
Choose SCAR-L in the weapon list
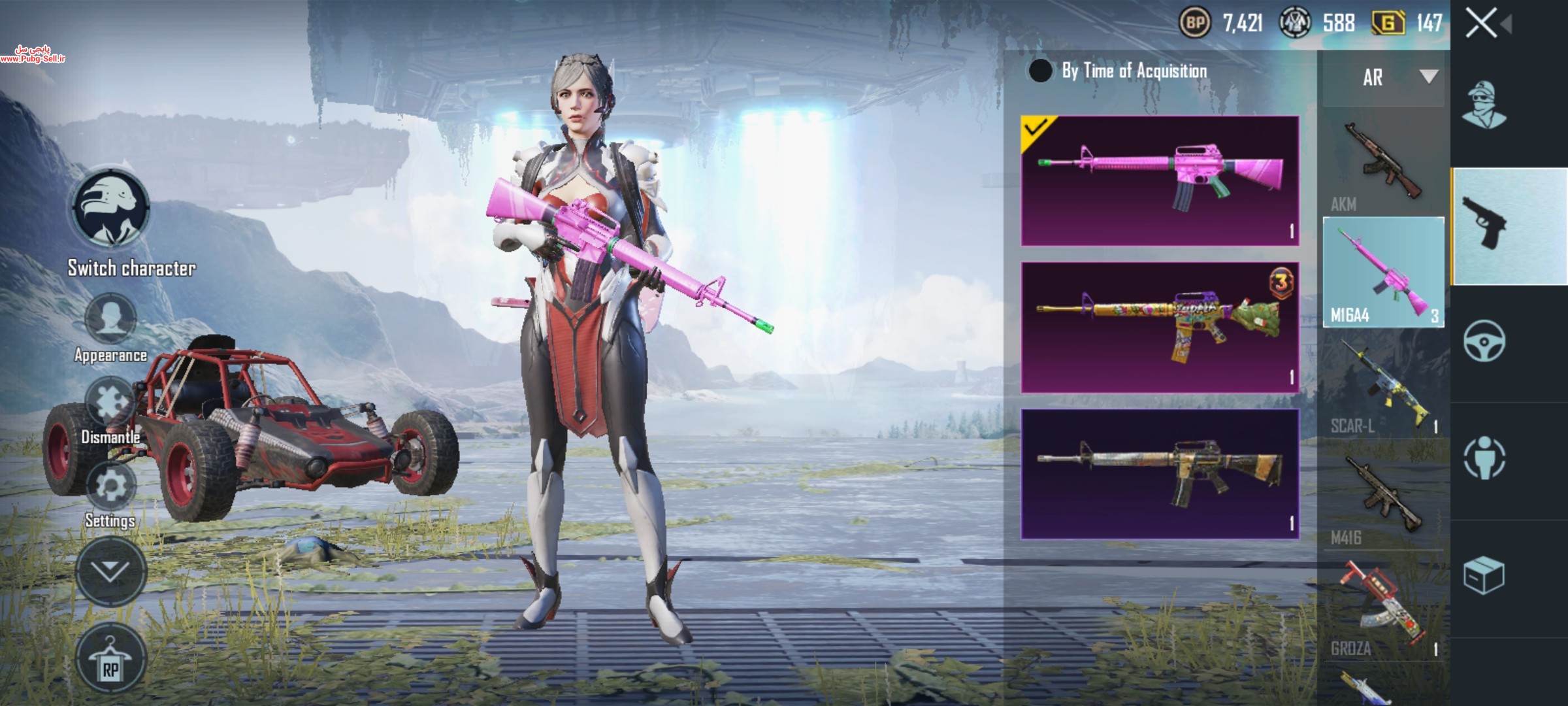click(1382, 386)
